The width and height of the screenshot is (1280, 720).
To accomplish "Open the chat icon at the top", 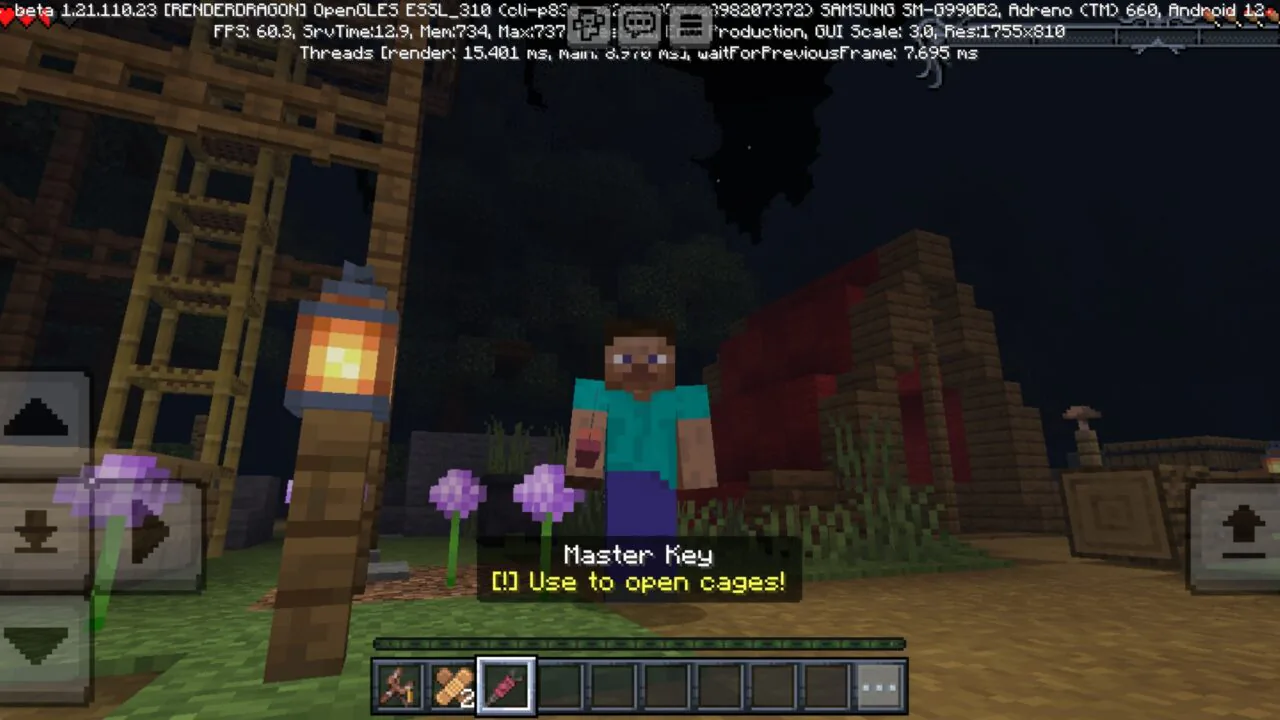I will (x=639, y=25).
